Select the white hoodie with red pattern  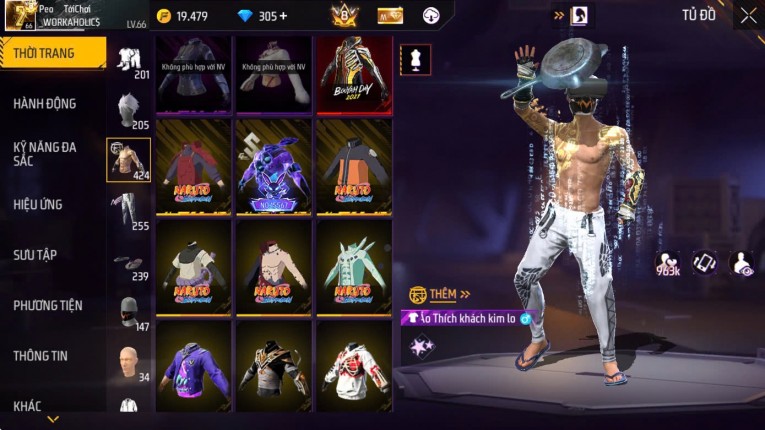click(353, 365)
